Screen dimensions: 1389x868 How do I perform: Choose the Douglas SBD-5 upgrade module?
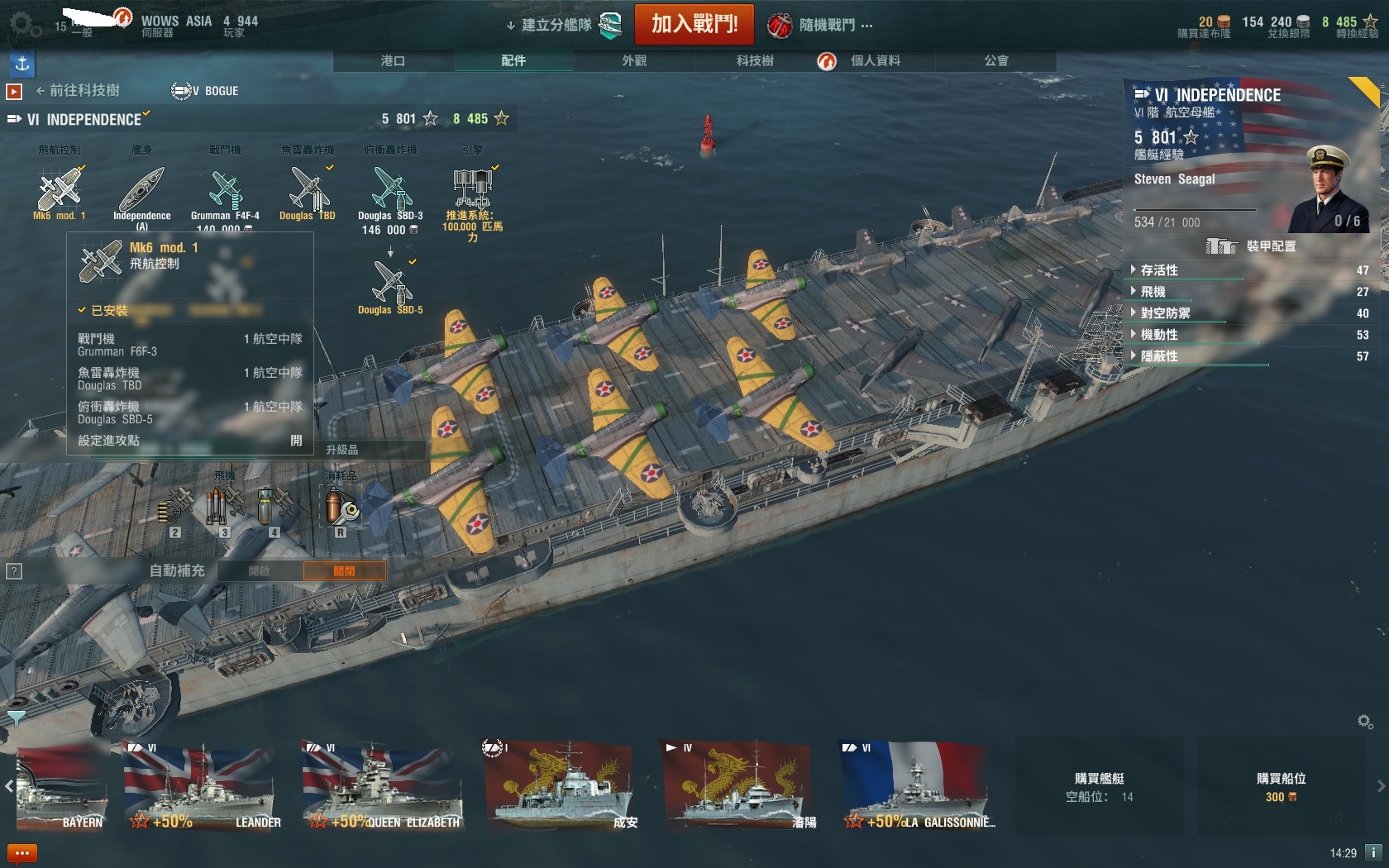point(390,285)
